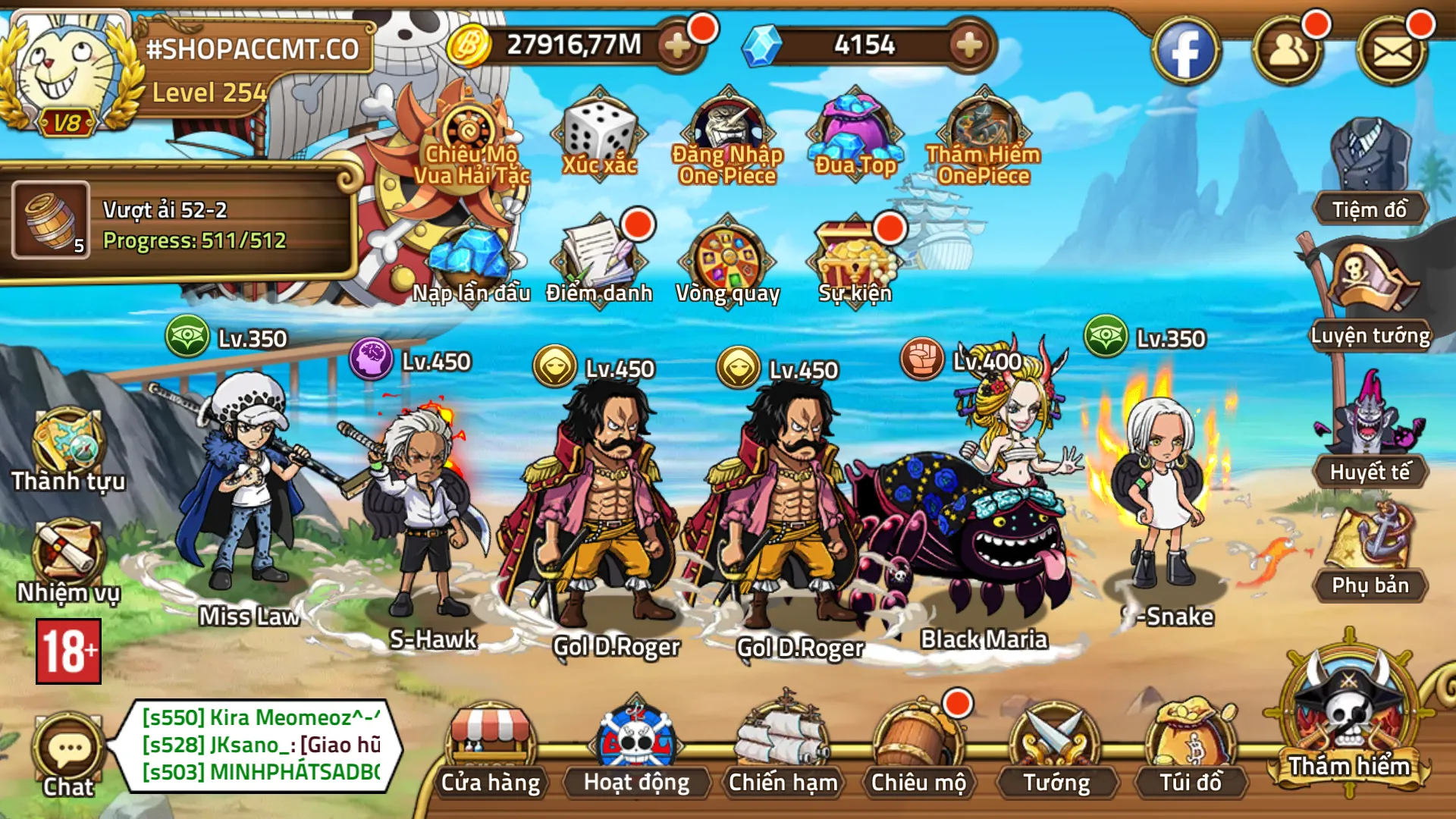Buy blue gems with plus button

[x=968, y=45]
